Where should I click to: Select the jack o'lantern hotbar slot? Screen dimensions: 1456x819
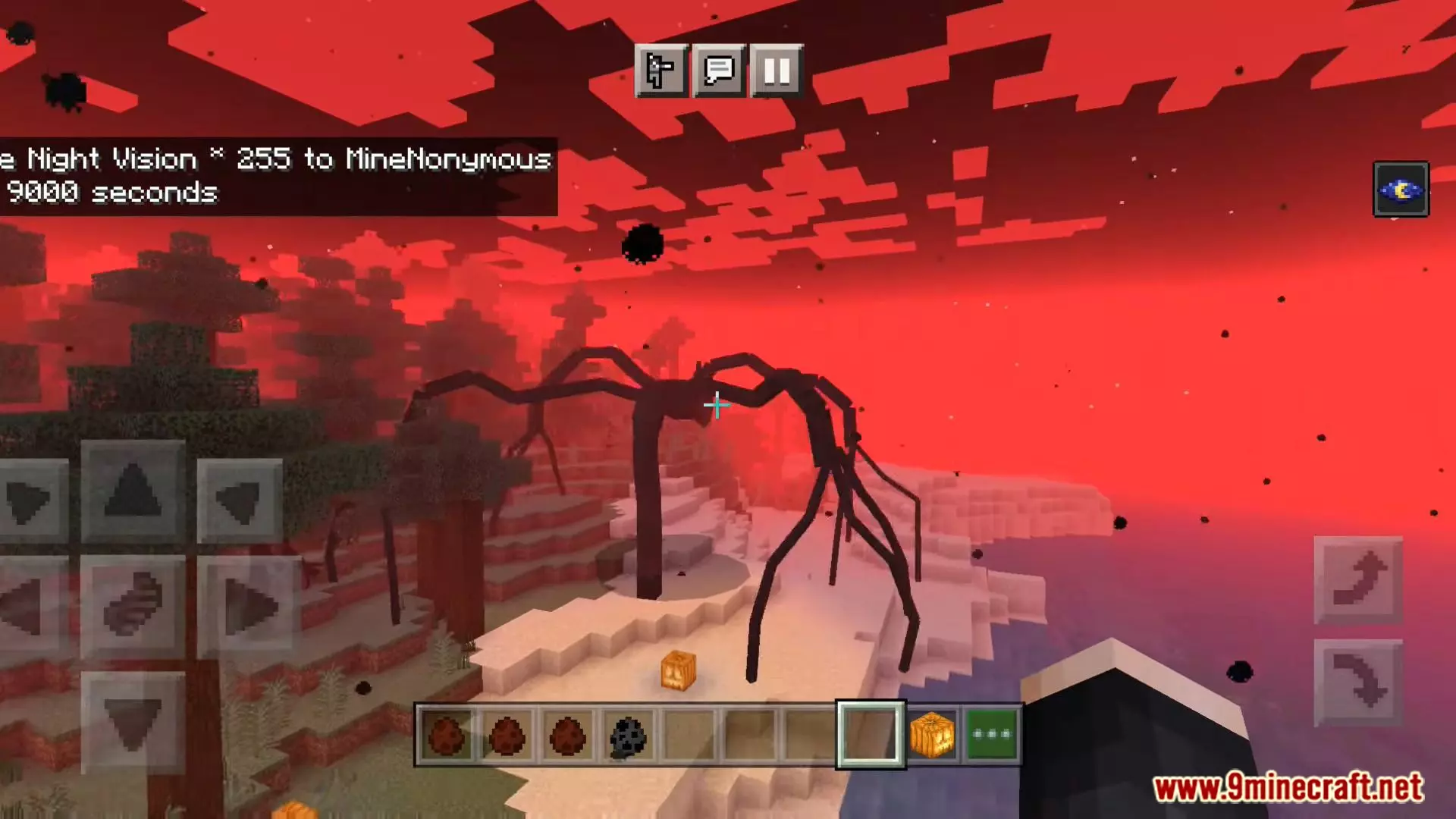931,735
